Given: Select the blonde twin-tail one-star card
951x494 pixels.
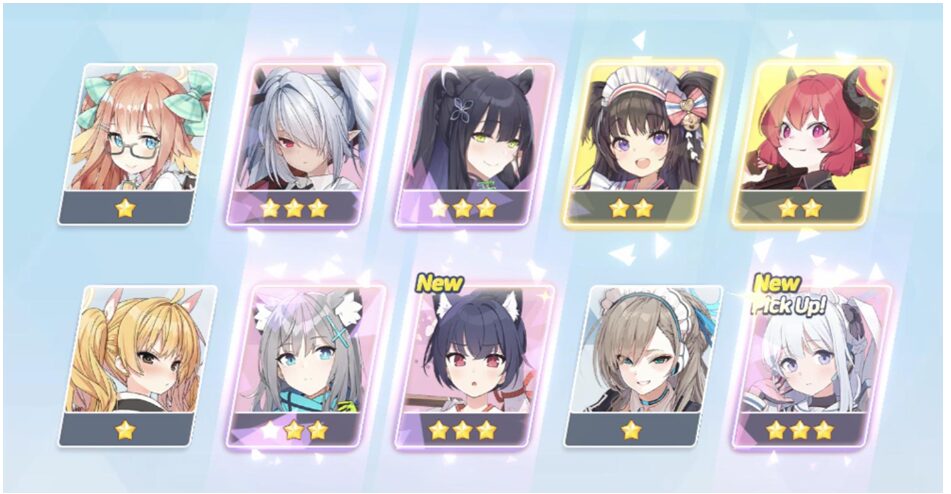Looking at the screenshot, I should pyautogui.click(x=134, y=362).
